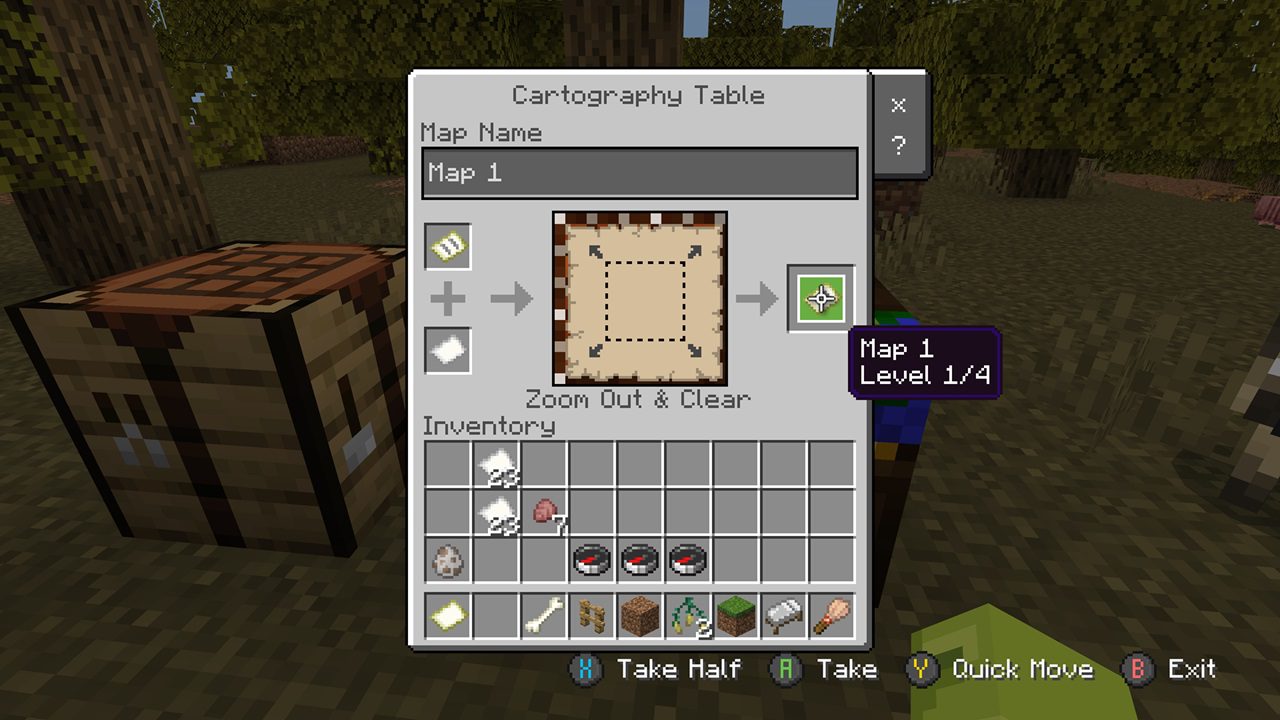1280x720 pixels.
Task: Take the zoomed-out map from the output slot
Action: coord(821,298)
